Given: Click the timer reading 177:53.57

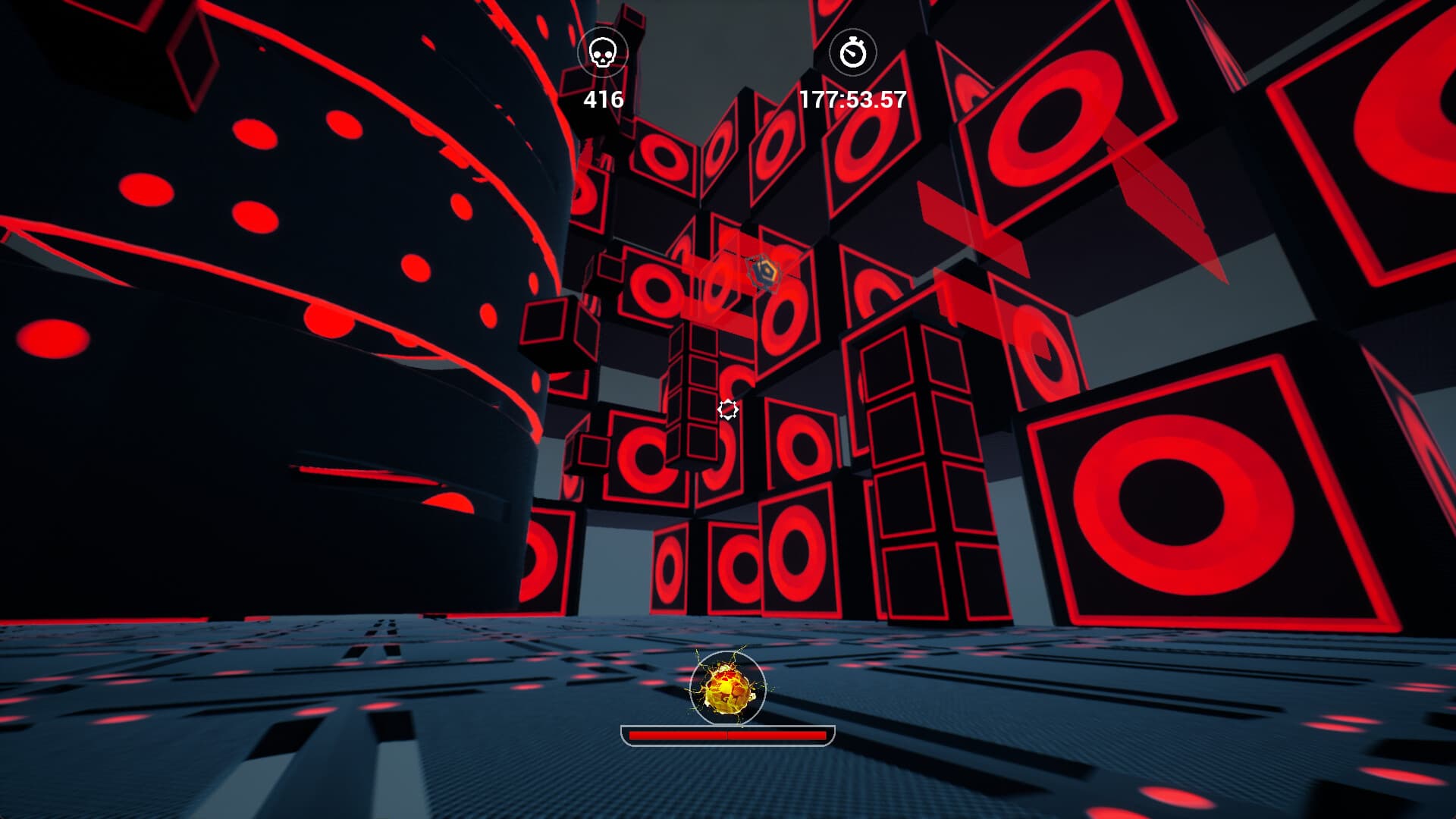Looking at the screenshot, I should coord(852,98).
